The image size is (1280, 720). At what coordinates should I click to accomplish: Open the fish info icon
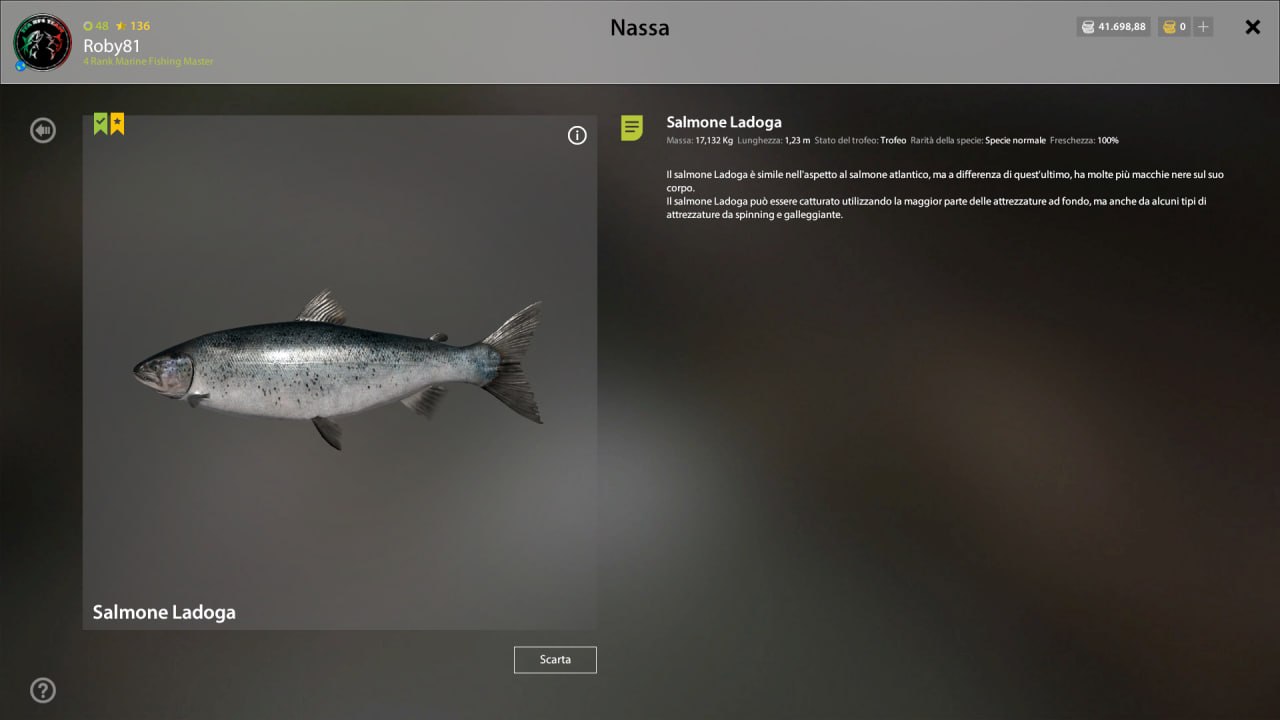[x=577, y=136]
